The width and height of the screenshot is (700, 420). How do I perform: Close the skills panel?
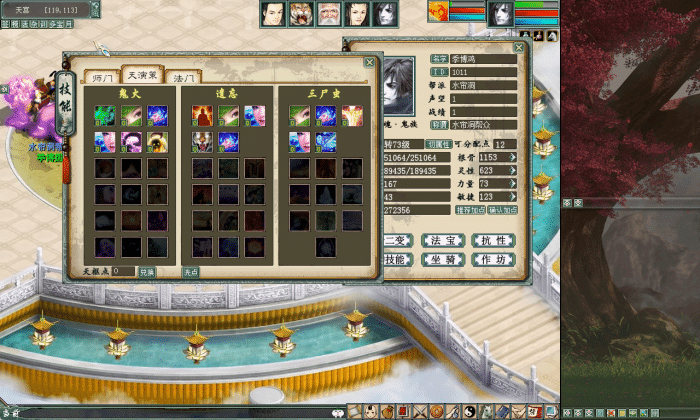click(x=370, y=61)
